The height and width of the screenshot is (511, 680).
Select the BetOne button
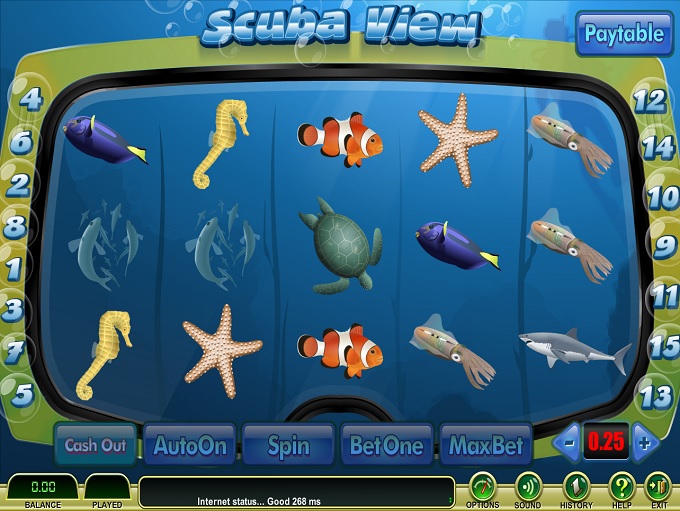(386, 445)
